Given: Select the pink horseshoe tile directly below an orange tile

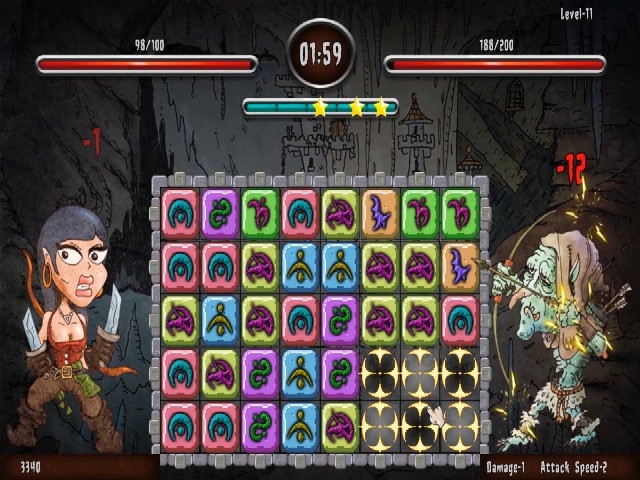Looking at the screenshot, I should [460, 318].
